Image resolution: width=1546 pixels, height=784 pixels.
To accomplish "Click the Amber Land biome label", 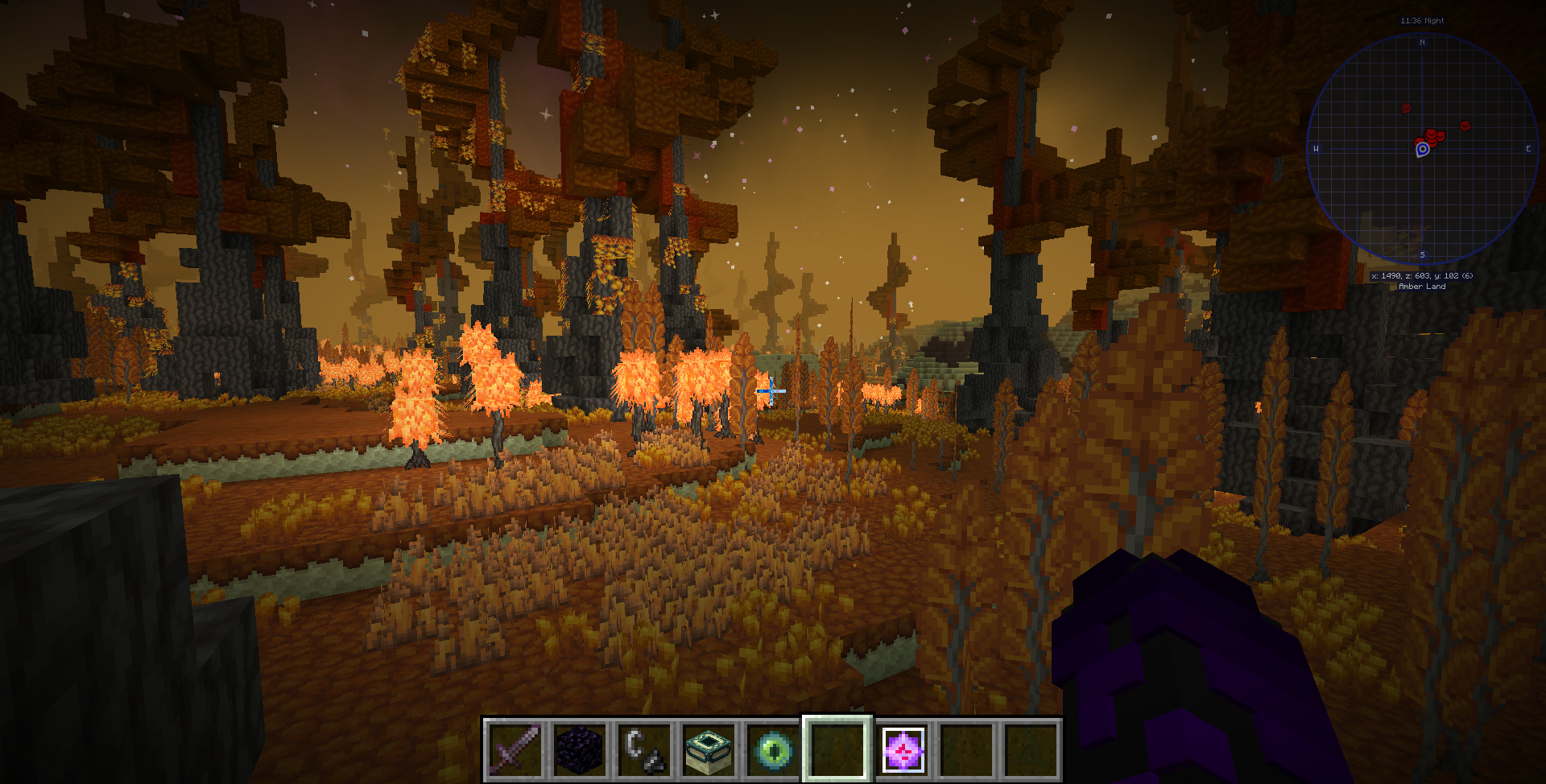I will click(x=1424, y=286).
